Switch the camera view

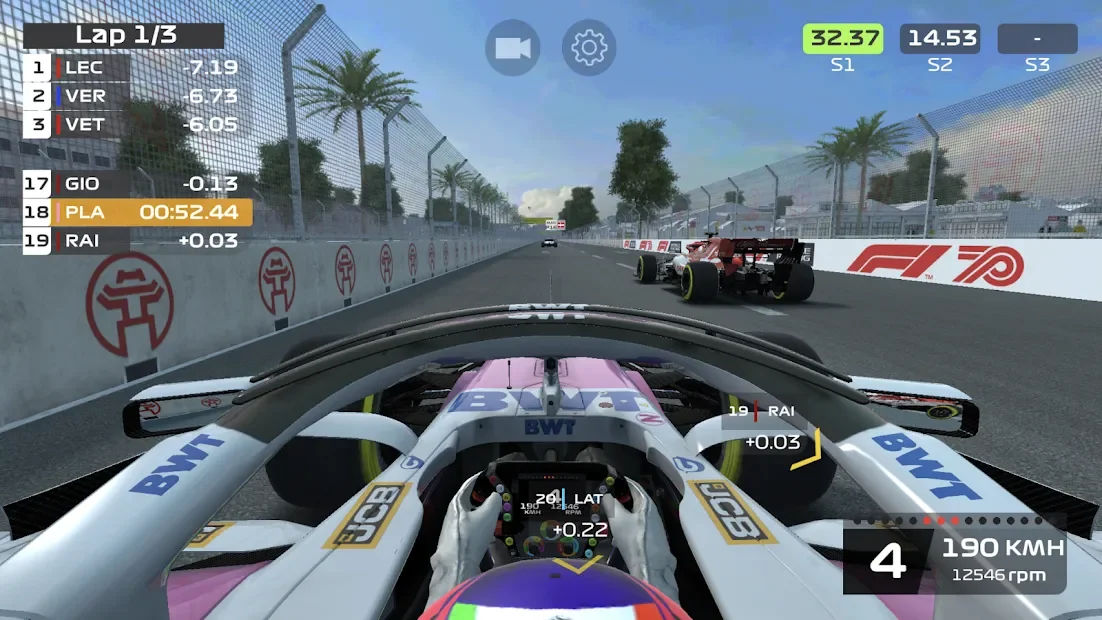click(512, 48)
